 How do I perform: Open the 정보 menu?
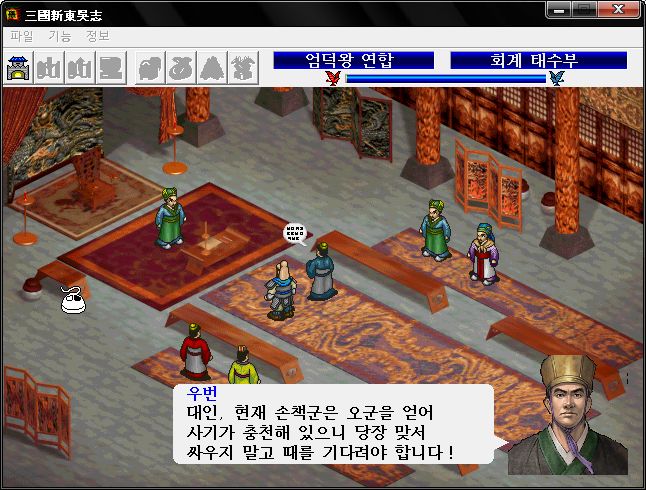[x=98, y=36]
